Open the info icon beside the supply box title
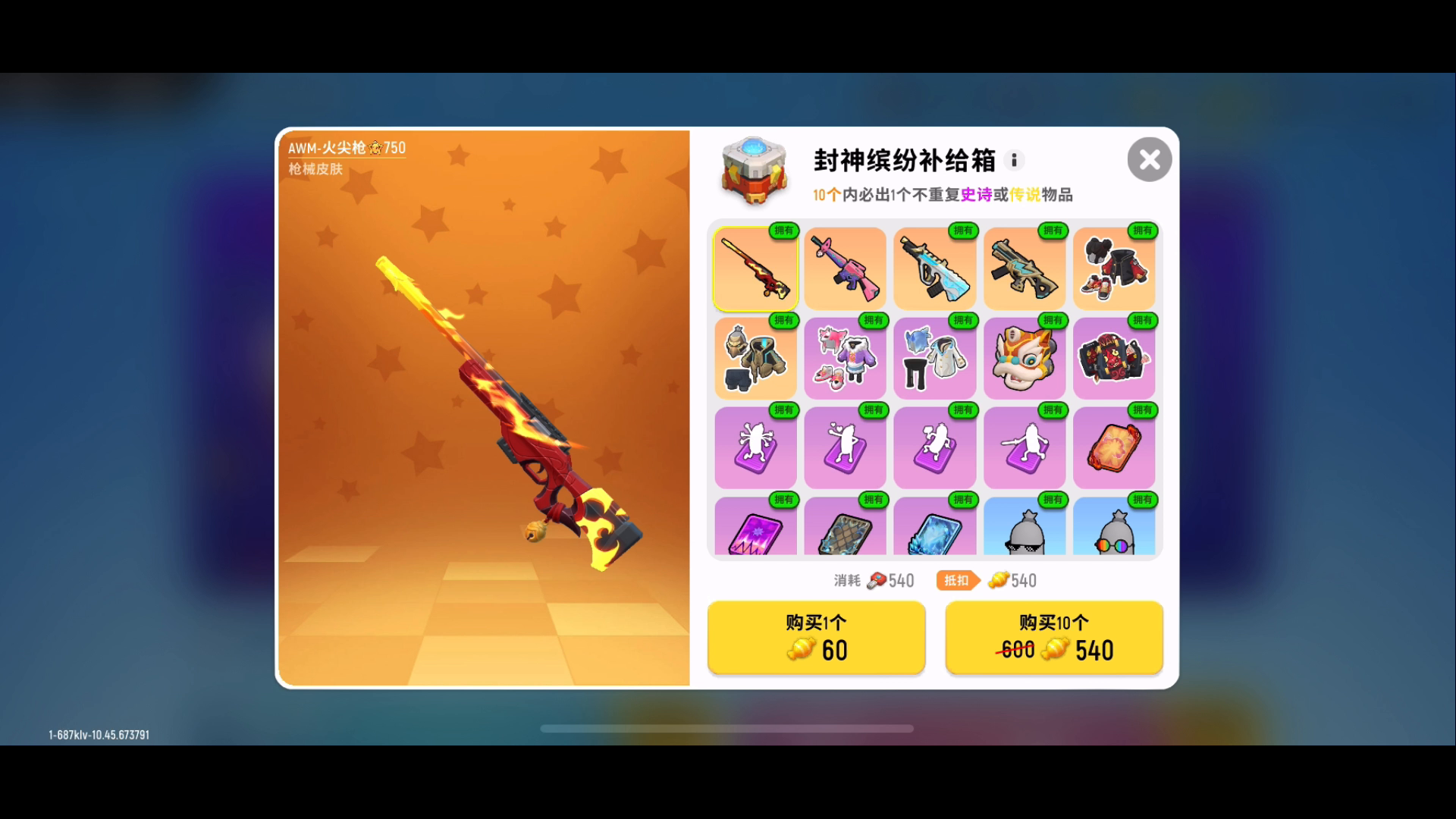 1014,160
